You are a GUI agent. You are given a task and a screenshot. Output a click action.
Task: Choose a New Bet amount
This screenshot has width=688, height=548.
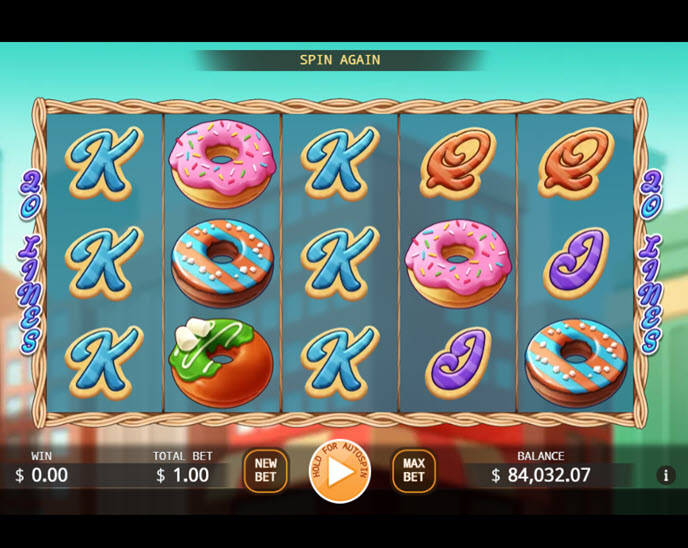coord(265,471)
